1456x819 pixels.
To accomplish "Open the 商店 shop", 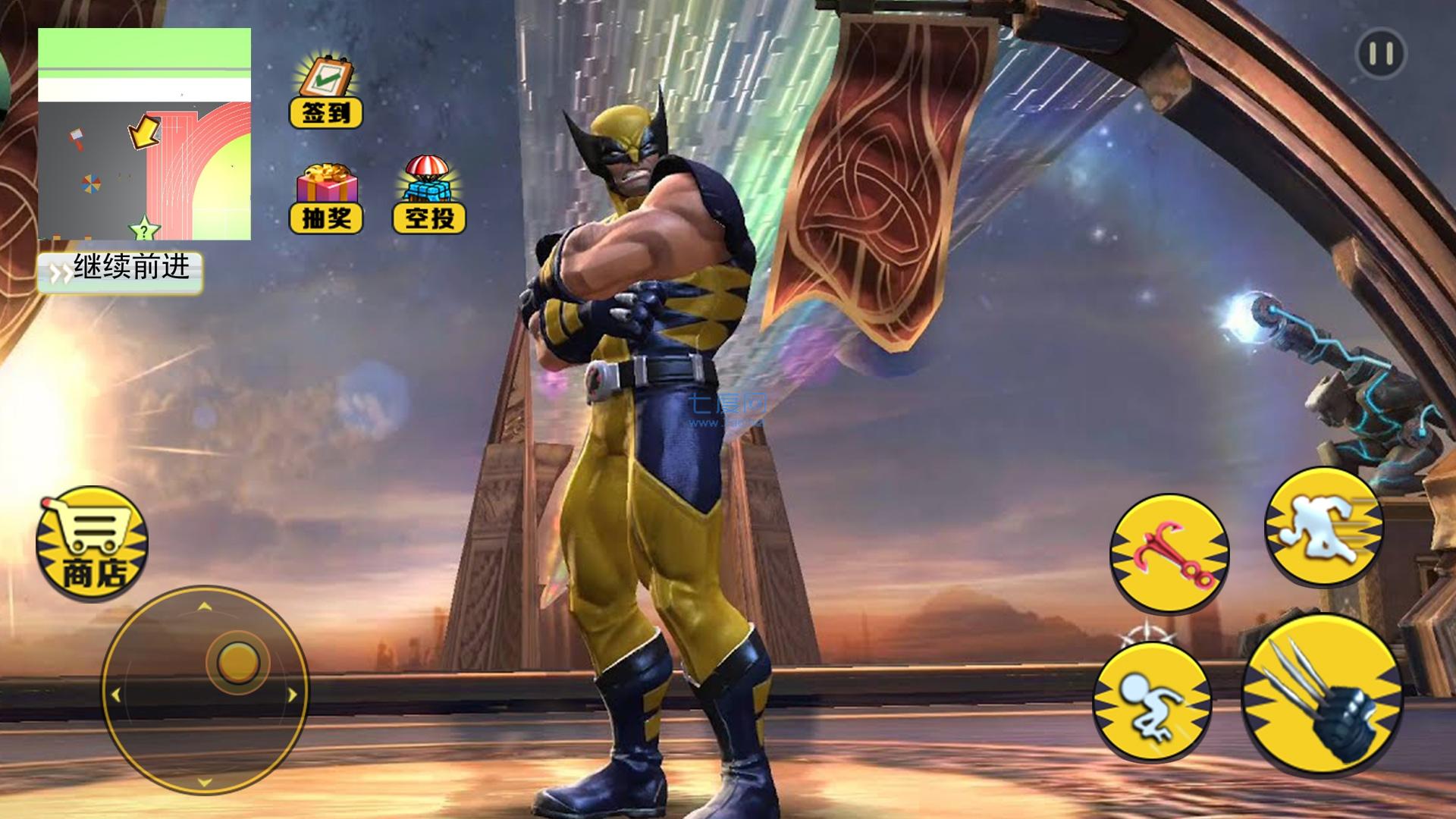I will (x=92, y=544).
